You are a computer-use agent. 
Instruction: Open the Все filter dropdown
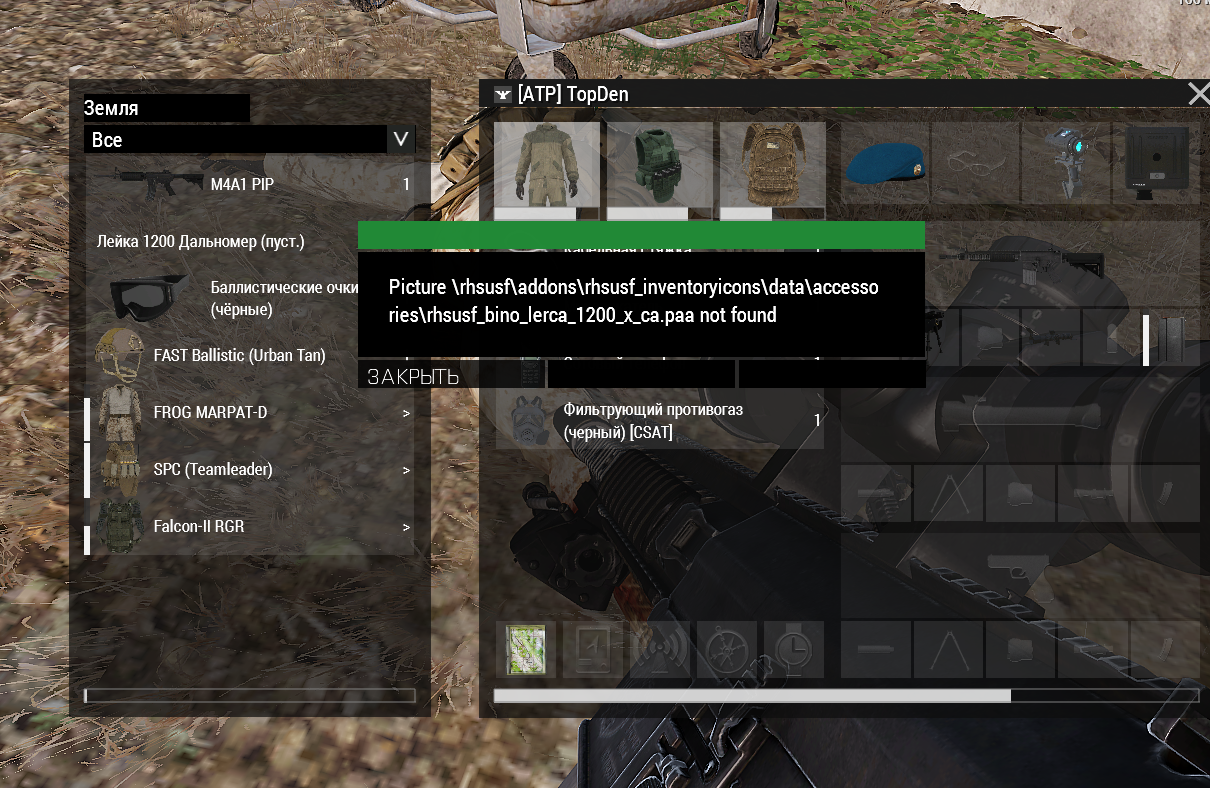pyautogui.click(x=401, y=140)
